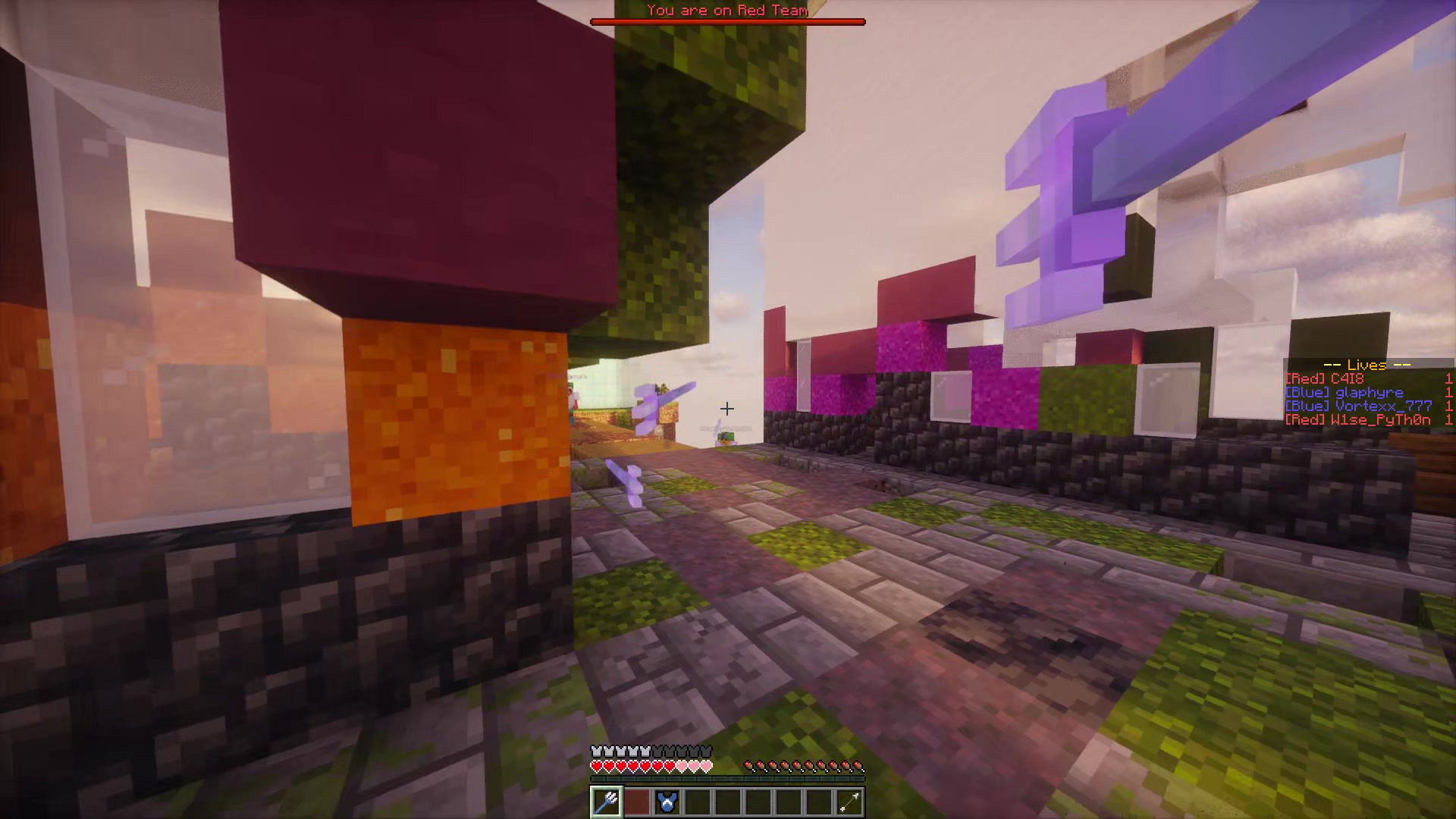Click the first armor chestplate icon above health
The image size is (1456, 819).
click(x=595, y=750)
